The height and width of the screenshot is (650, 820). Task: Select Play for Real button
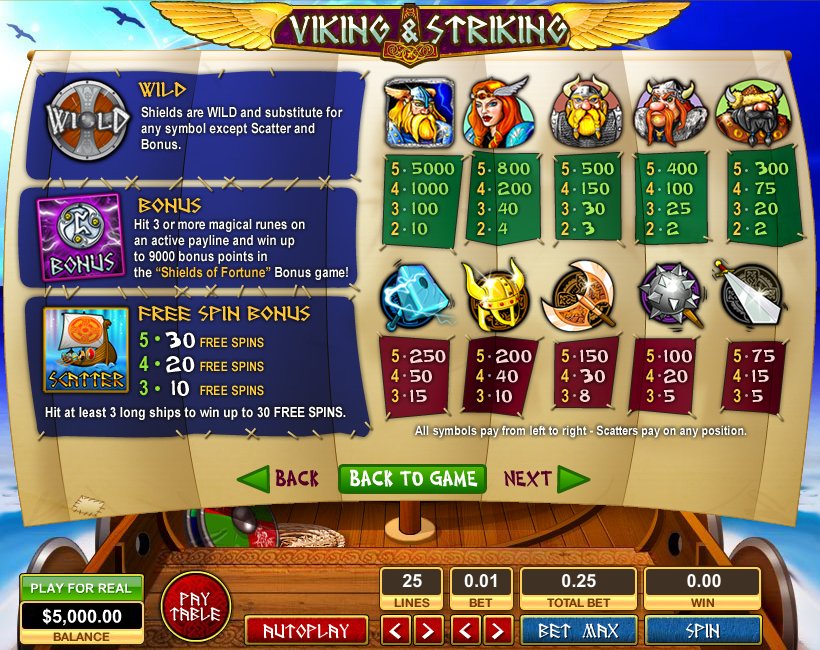[x=82, y=588]
